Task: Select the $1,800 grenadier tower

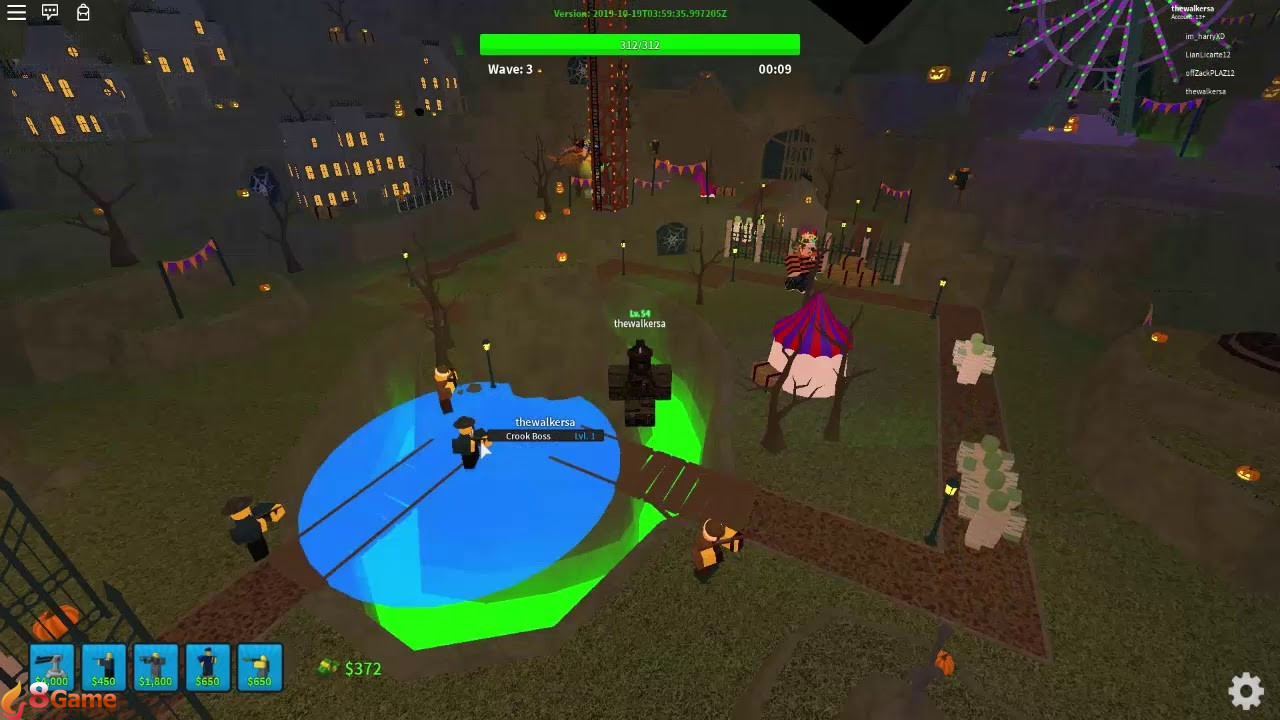Action: [156, 665]
